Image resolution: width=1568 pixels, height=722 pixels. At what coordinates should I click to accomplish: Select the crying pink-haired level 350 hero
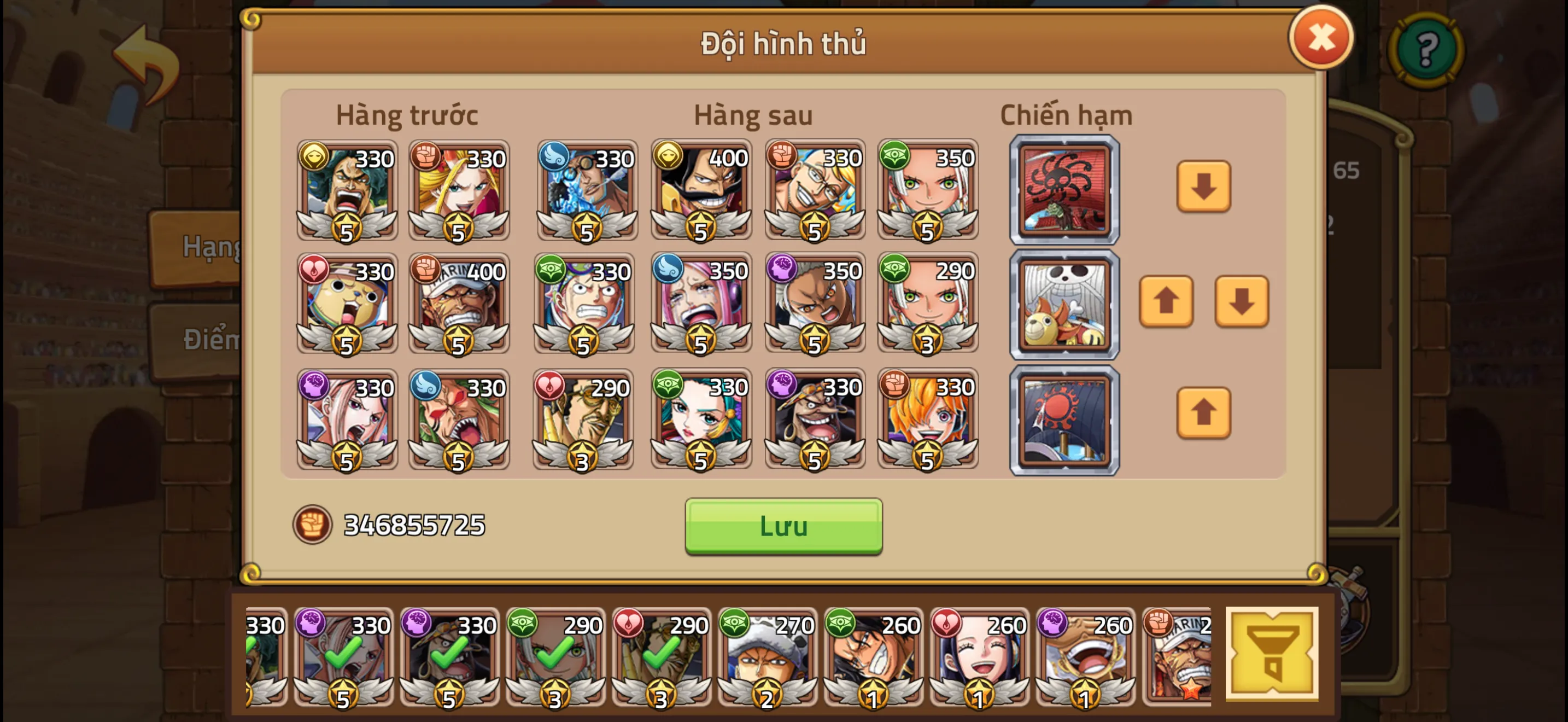(x=700, y=304)
